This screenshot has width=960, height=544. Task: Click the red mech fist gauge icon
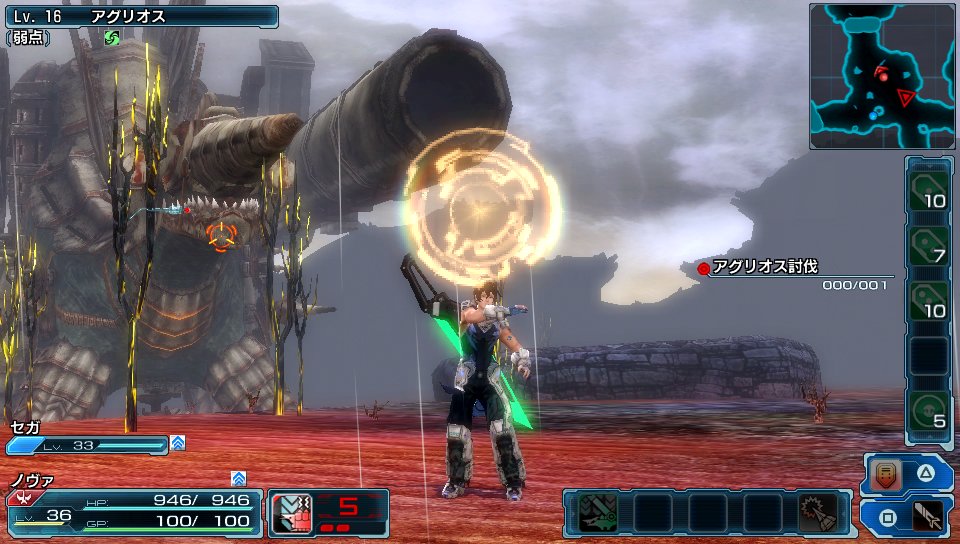(292, 512)
